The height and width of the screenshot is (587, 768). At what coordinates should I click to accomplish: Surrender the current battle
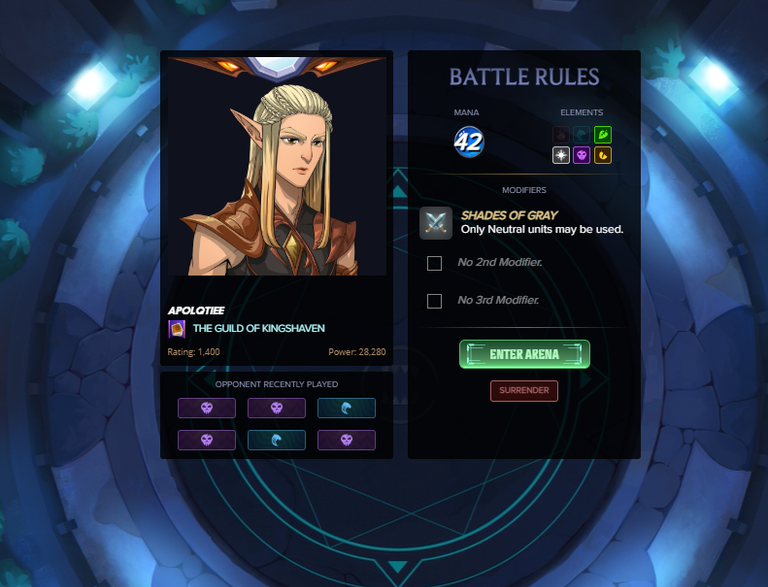point(524,390)
